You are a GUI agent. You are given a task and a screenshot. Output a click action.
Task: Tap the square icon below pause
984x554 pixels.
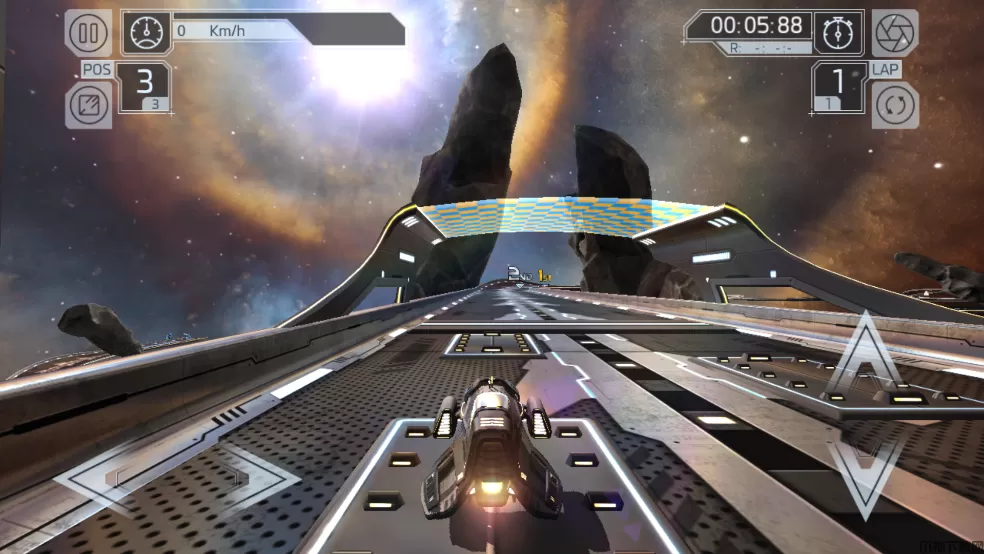(88, 105)
